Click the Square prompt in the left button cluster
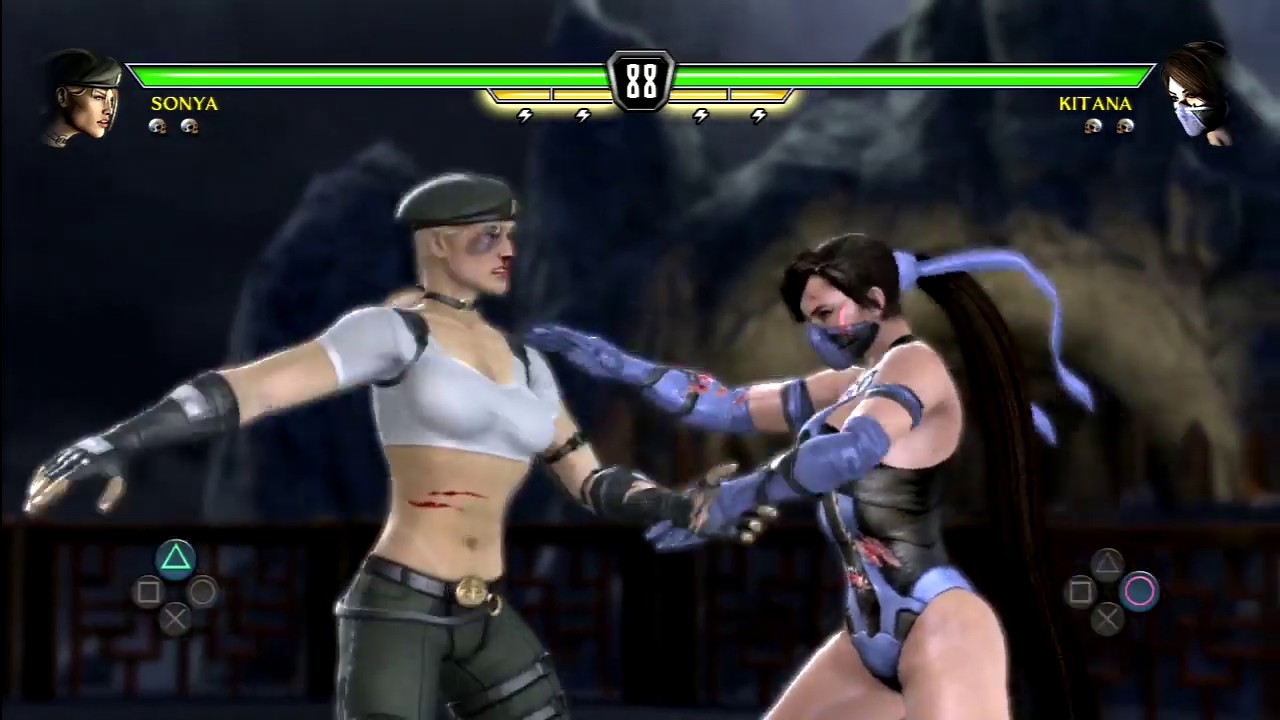Screen dimensions: 1280x720 (147, 592)
